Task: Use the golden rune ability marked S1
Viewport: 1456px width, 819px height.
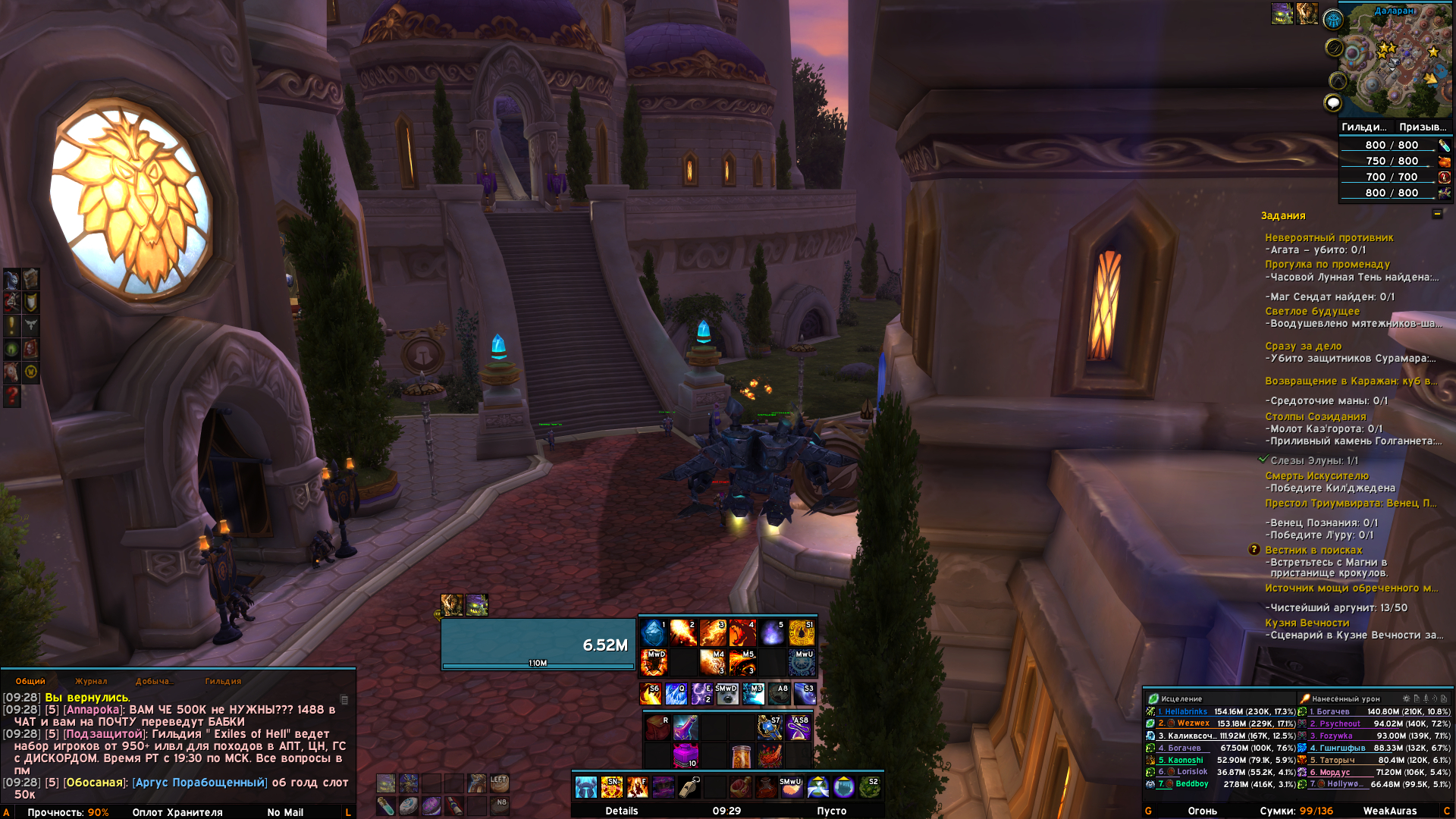Action: pos(802,632)
